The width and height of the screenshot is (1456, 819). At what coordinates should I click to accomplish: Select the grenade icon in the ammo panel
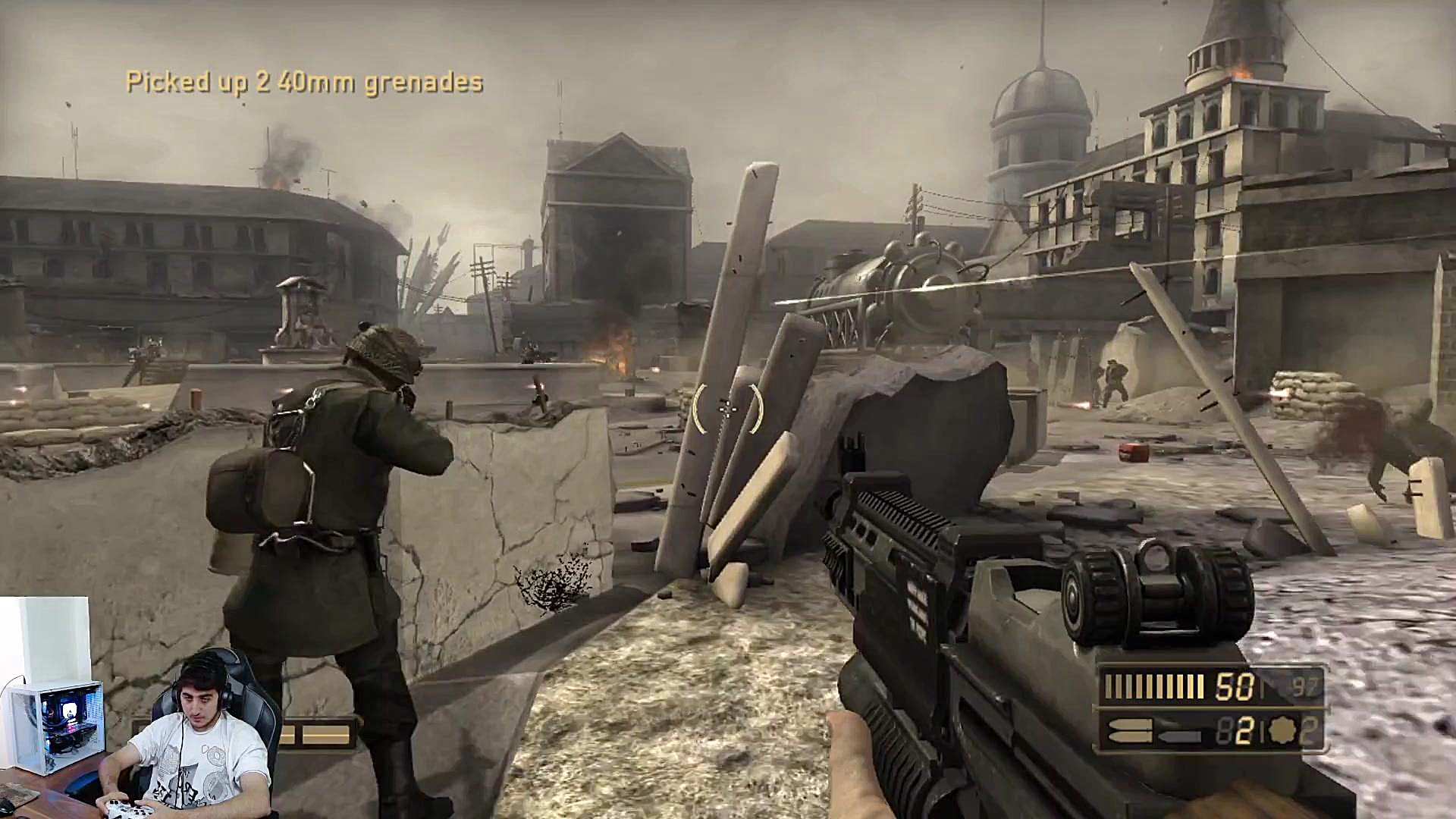tap(1285, 730)
